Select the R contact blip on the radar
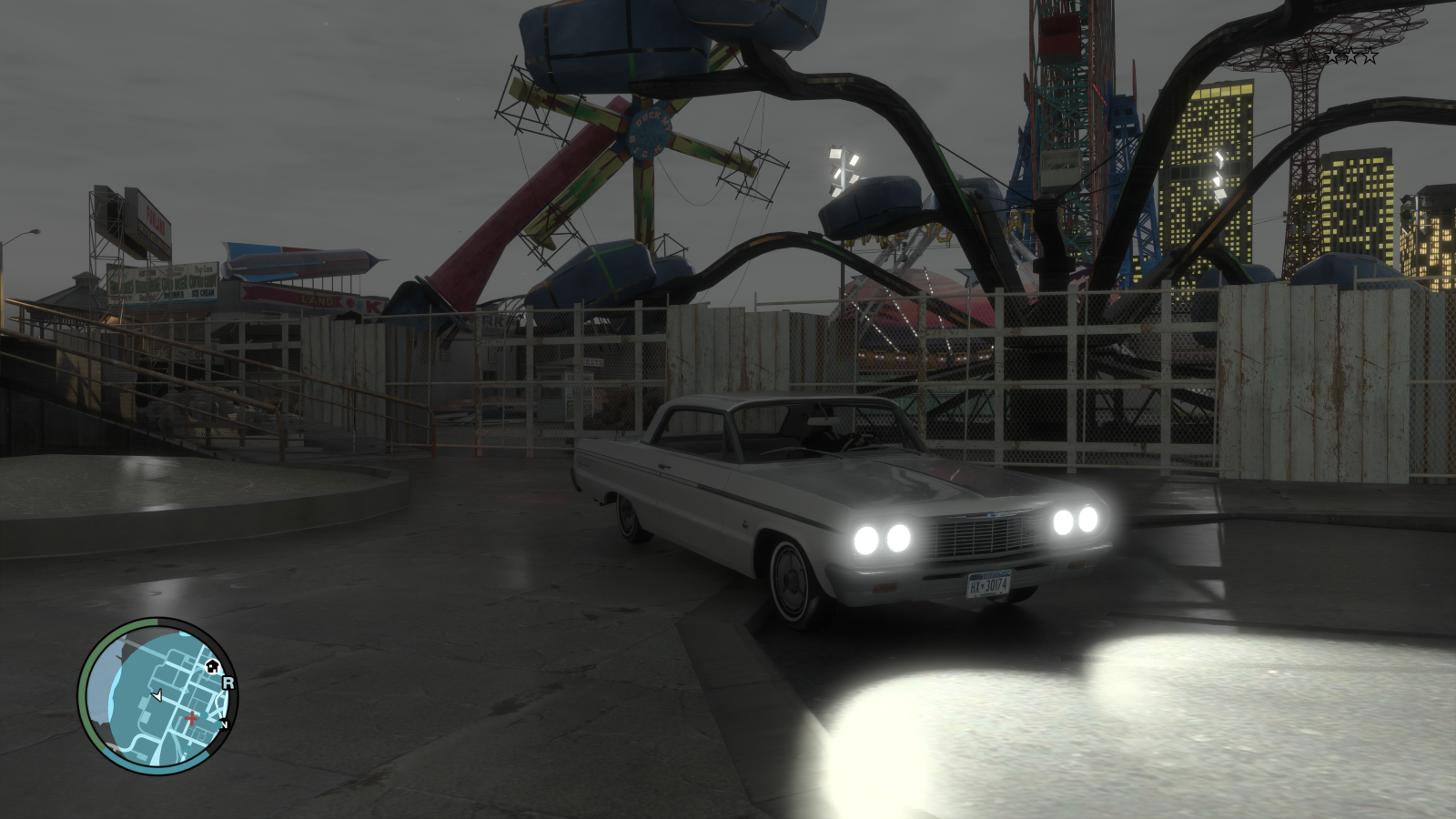The height and width of the screenshot is (819, 1456). 228,682
